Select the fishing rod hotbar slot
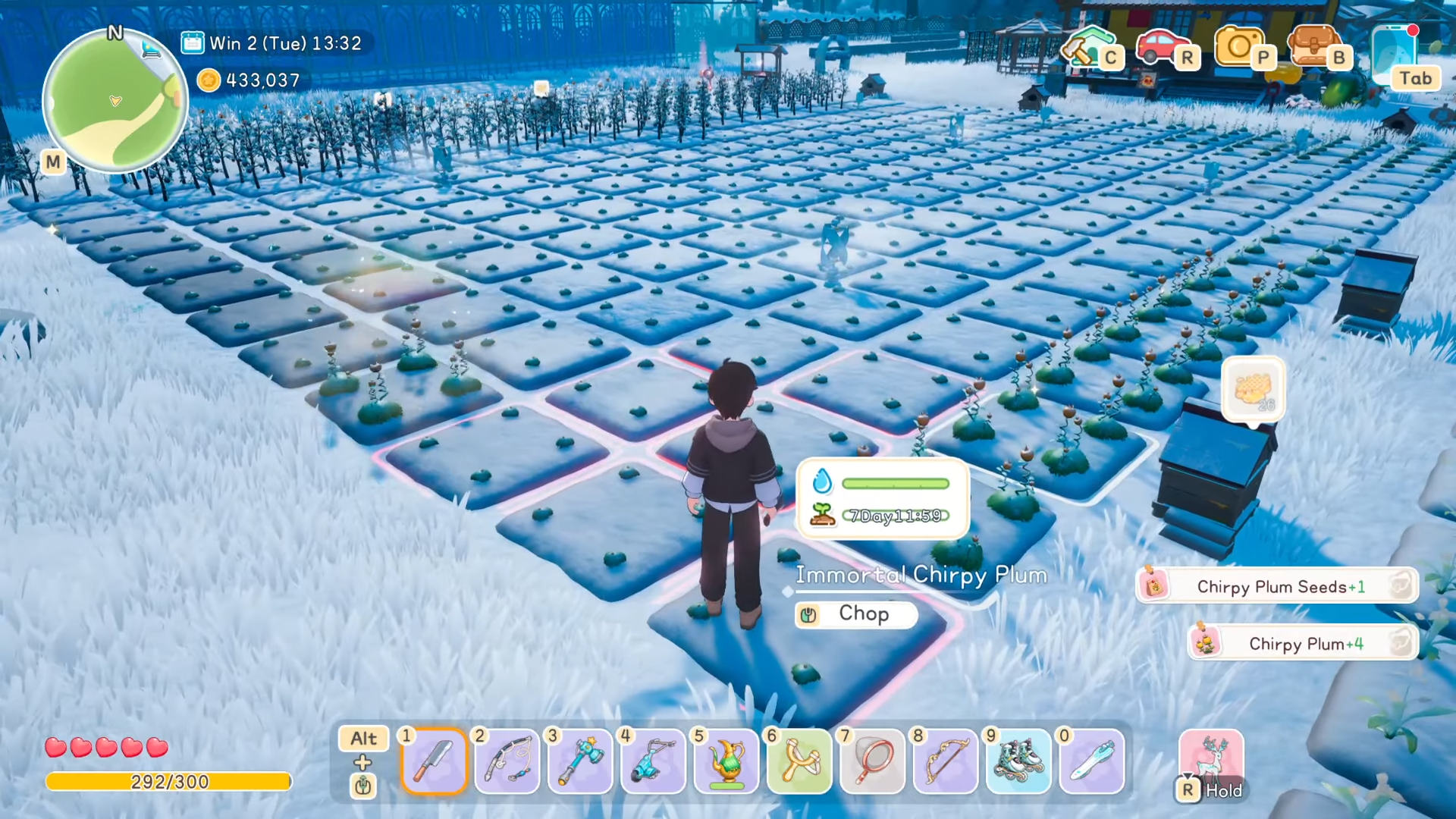 coord(507,761)
